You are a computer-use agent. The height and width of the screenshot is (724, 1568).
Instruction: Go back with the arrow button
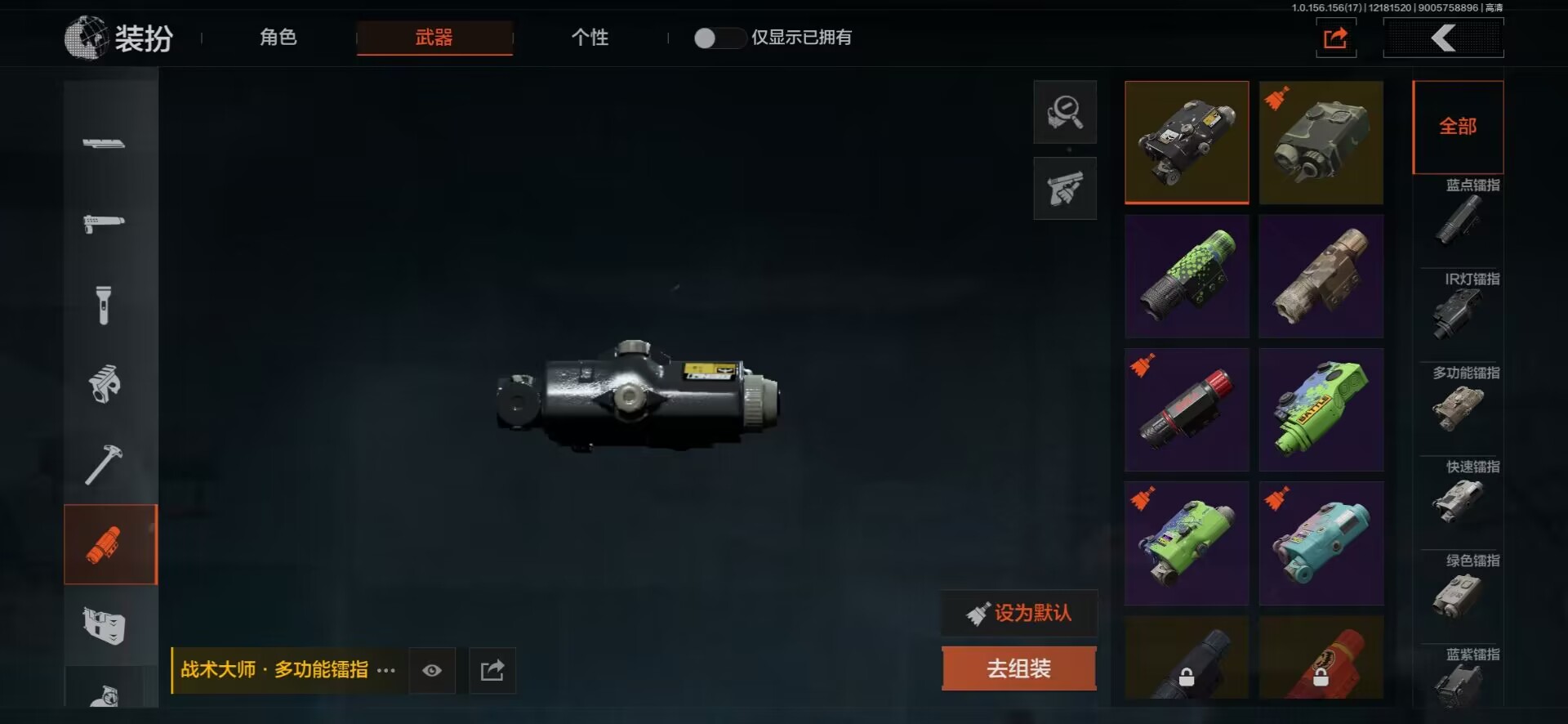point(1443,38)
